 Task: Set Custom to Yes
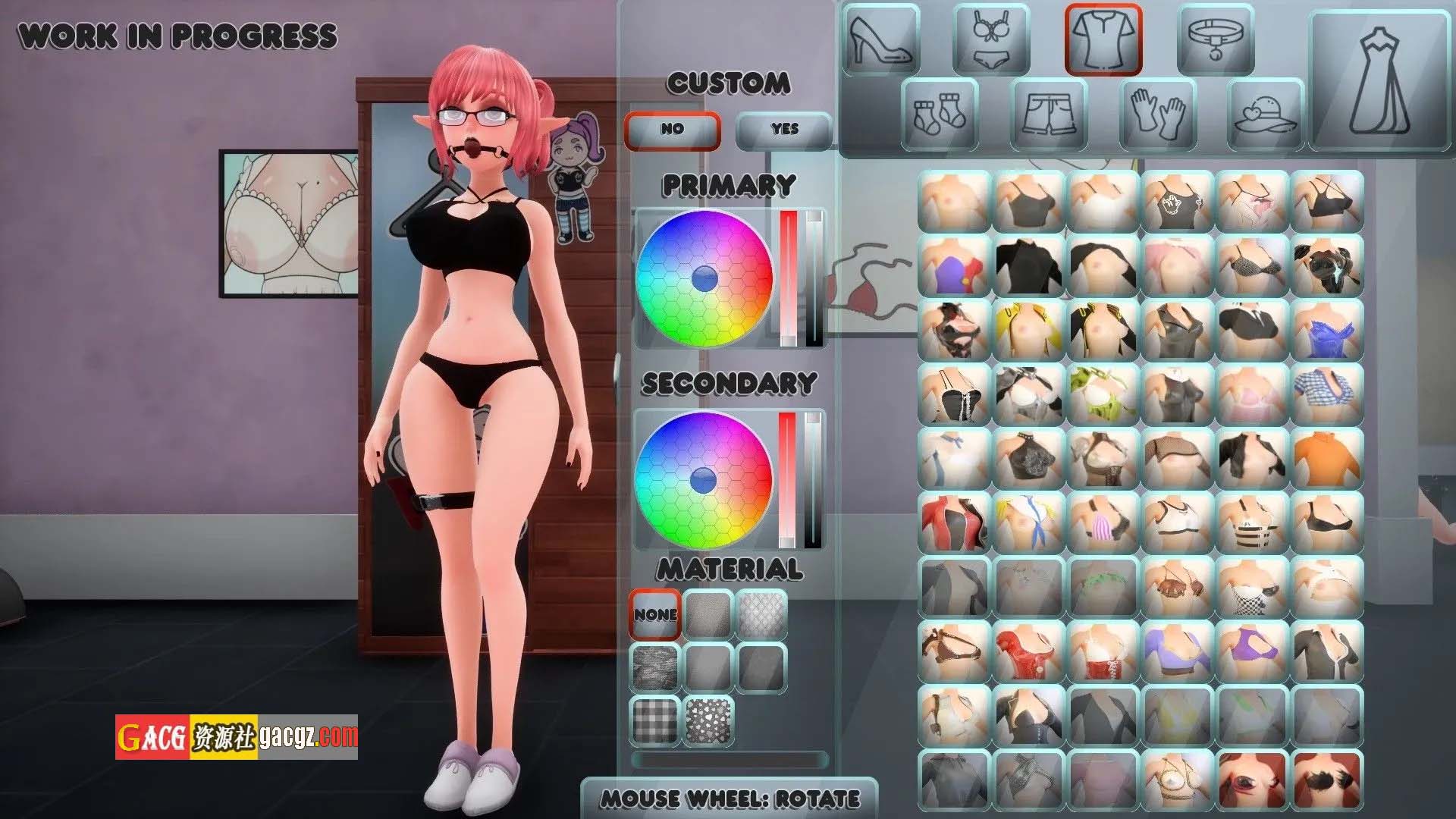pyautogui.click(x=784, y=130)
